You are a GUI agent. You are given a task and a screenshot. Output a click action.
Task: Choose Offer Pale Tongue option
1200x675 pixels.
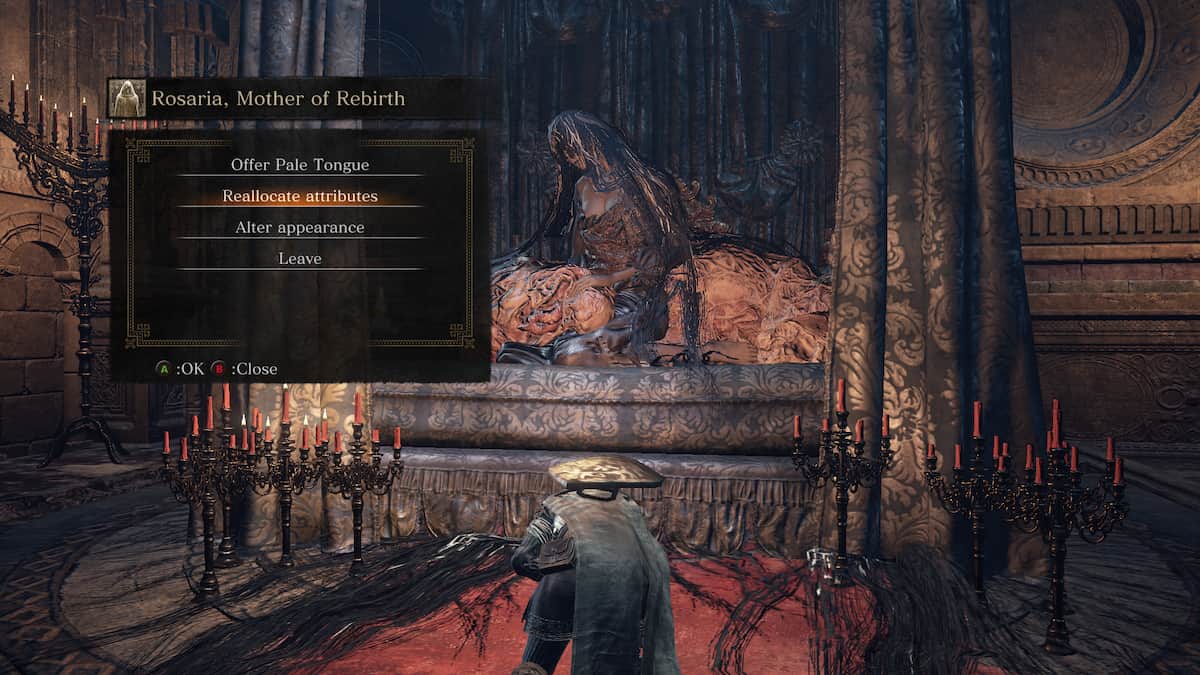point(300,165)
